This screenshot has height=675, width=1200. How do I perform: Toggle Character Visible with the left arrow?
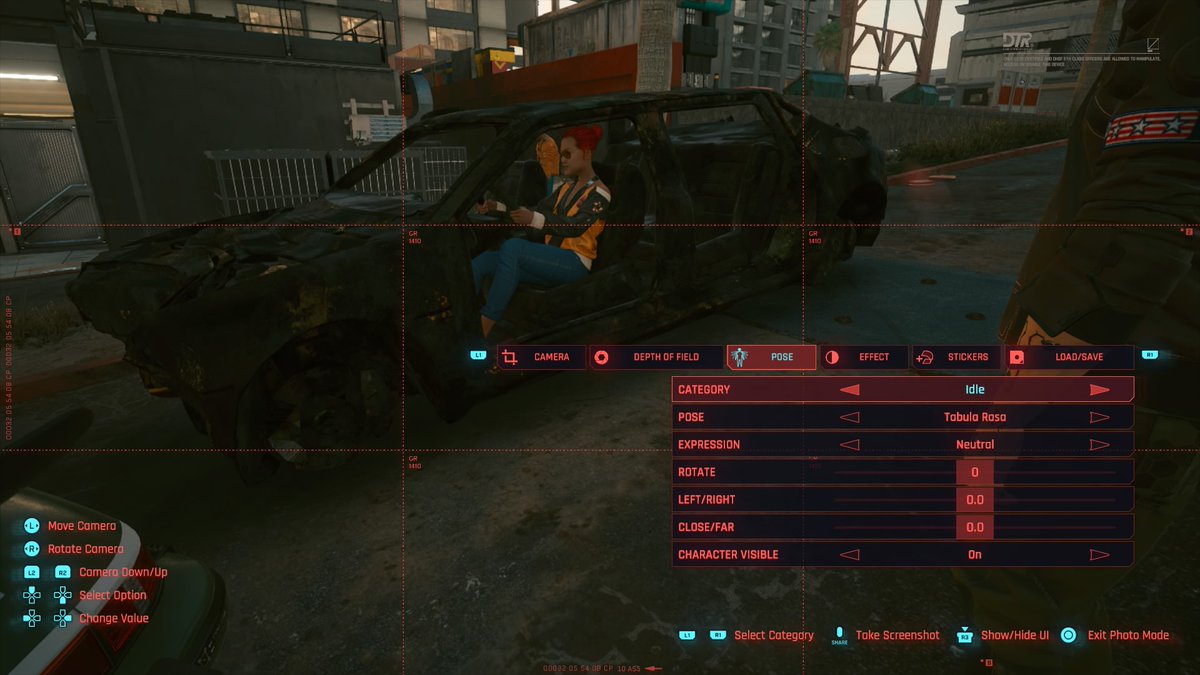tap(849, 555)
